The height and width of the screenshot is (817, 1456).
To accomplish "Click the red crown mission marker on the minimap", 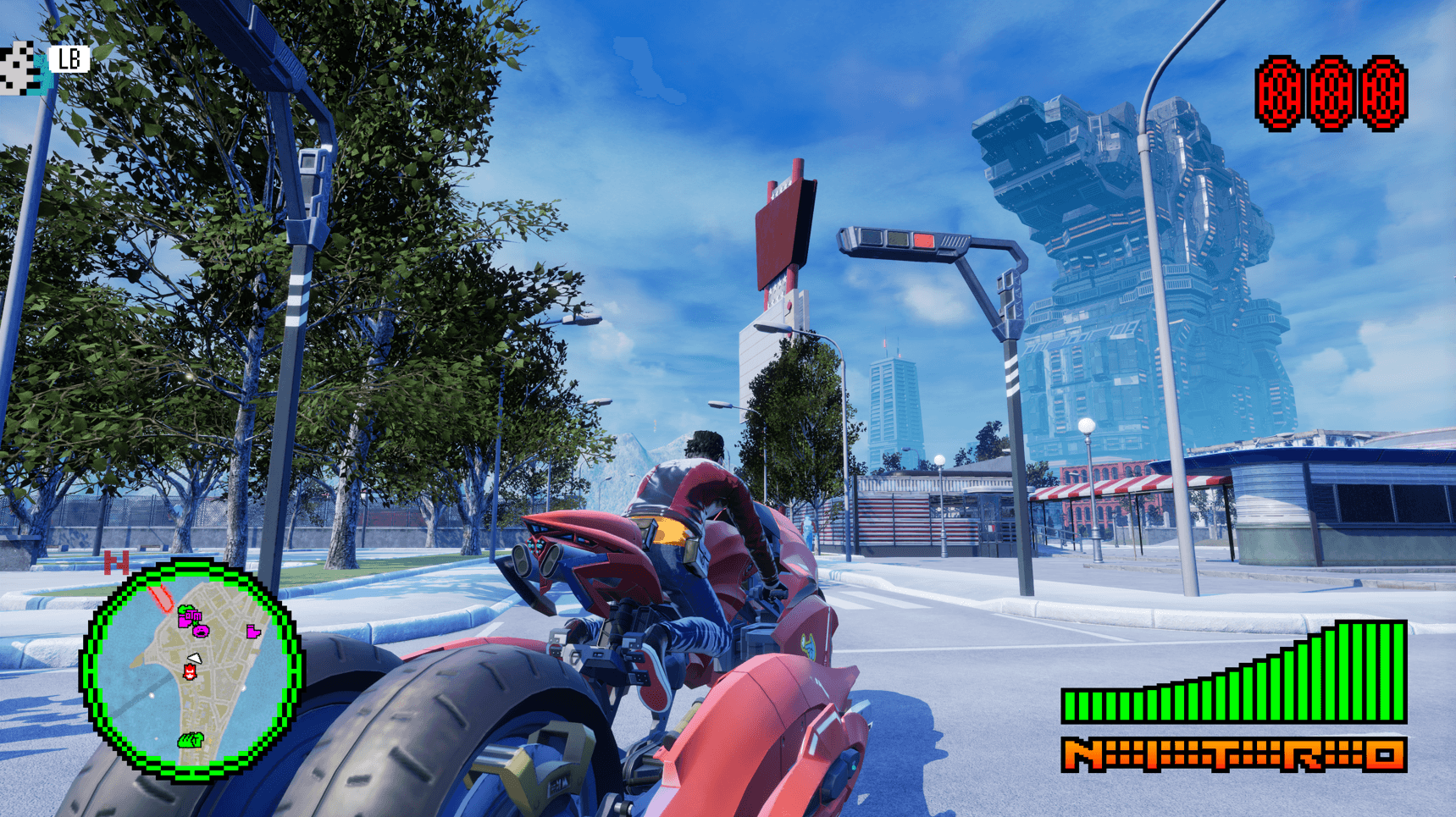I will [189, 672].
